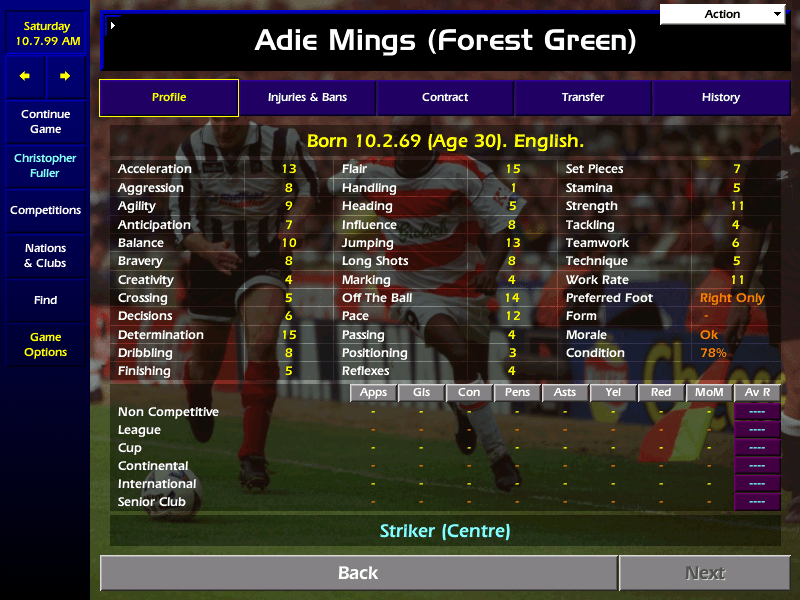Select the date display Saturday 10.7.99
This screenshot has width=800, height=600.
(x=45, y=34)
